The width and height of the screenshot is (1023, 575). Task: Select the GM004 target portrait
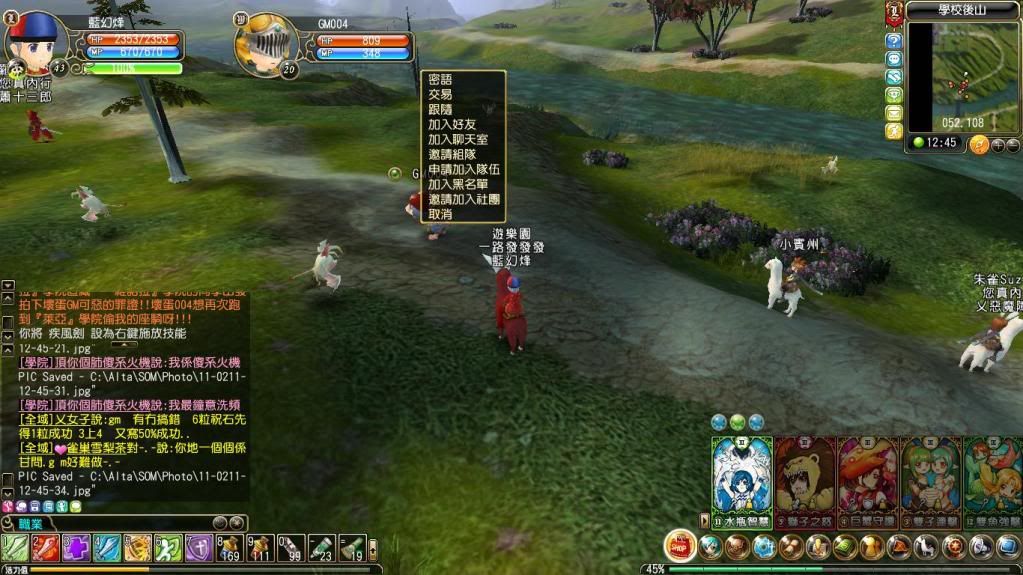coord(265,44)
